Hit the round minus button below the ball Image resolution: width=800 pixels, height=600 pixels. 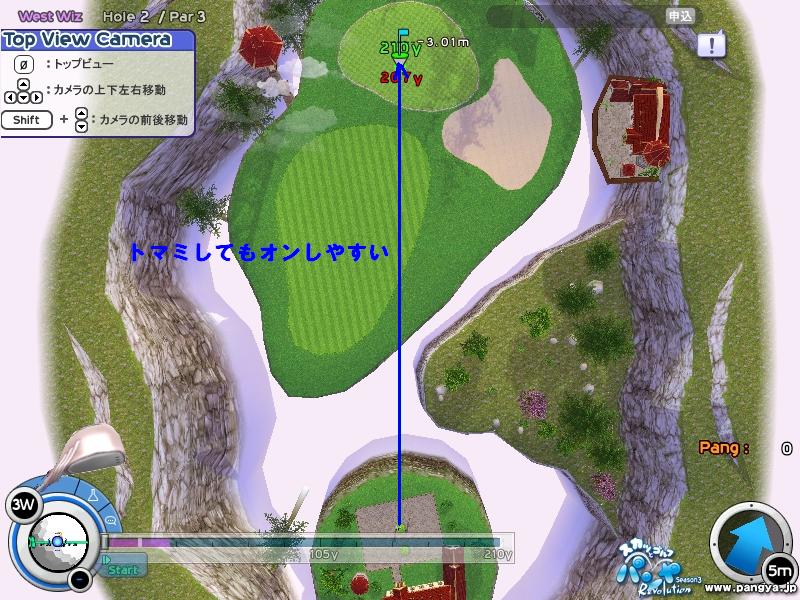click(x=81, y=579)
